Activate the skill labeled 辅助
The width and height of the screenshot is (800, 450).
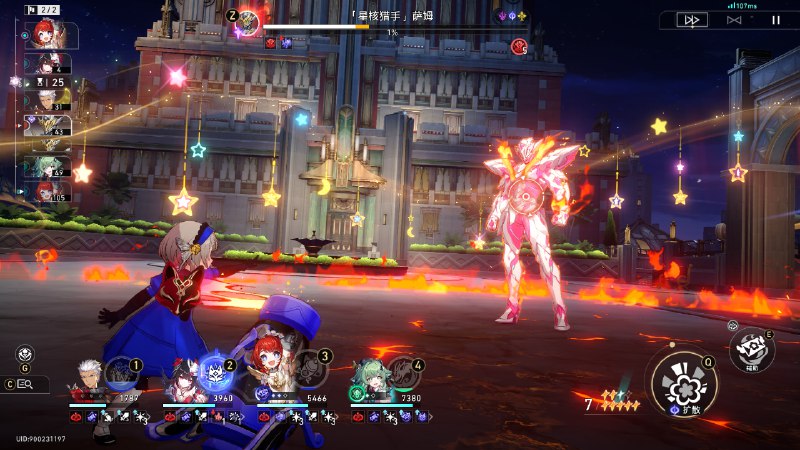pyautogui.click(x=750, y=348)
